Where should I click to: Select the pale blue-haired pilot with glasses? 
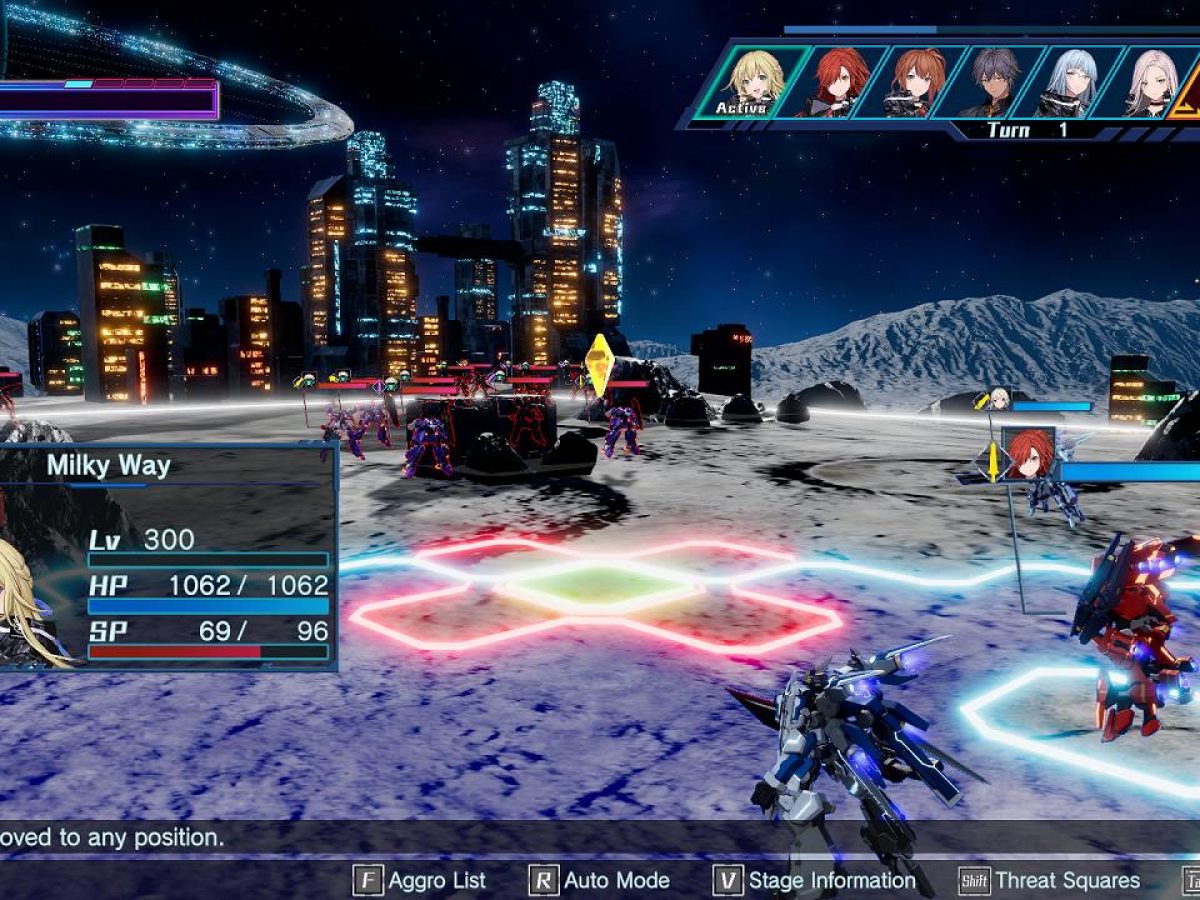[x=1071, y=80]
